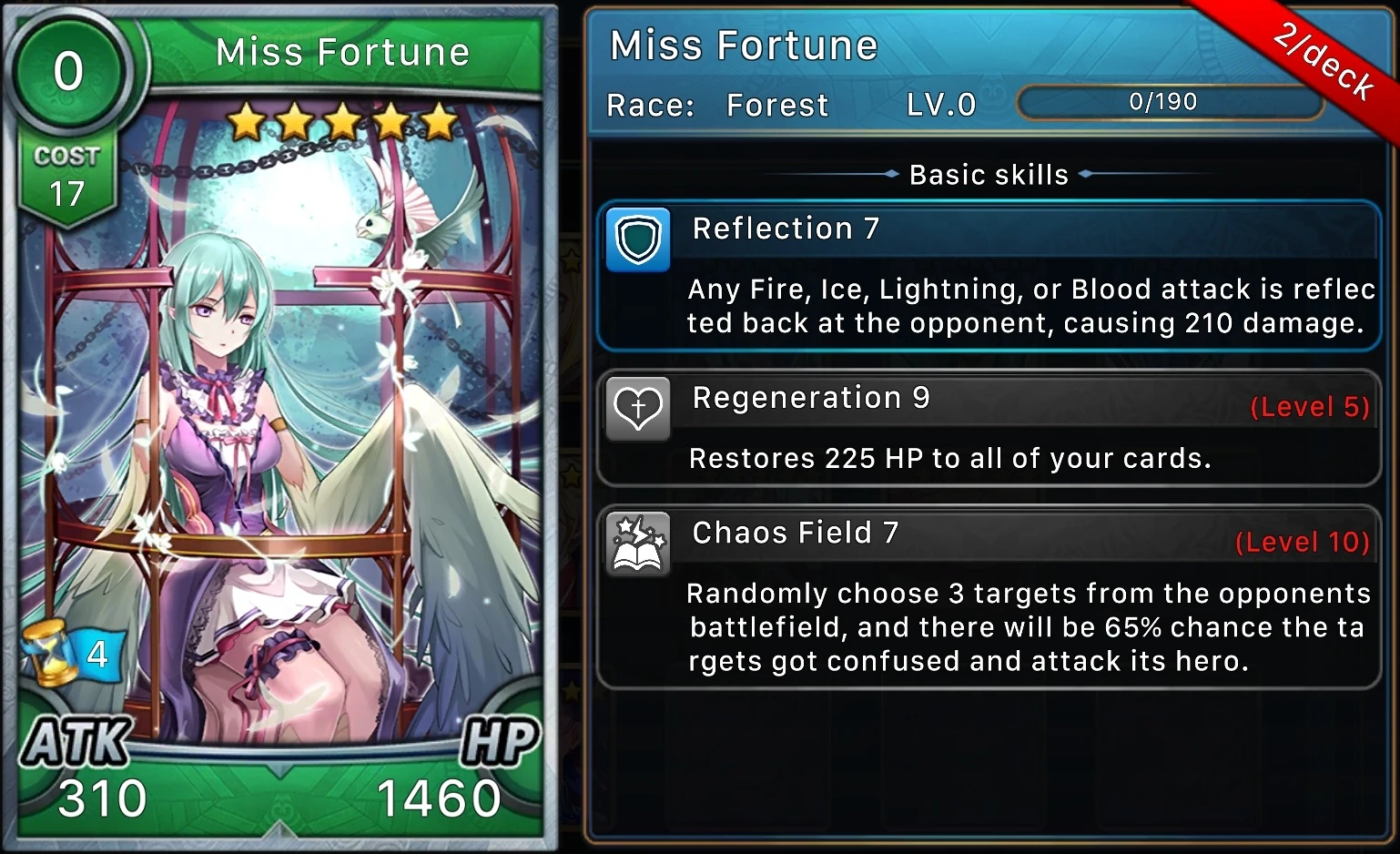The height and width of the screenshot is (854, 1400).
Task: Expand the Basic skills section
Action: 989,174
